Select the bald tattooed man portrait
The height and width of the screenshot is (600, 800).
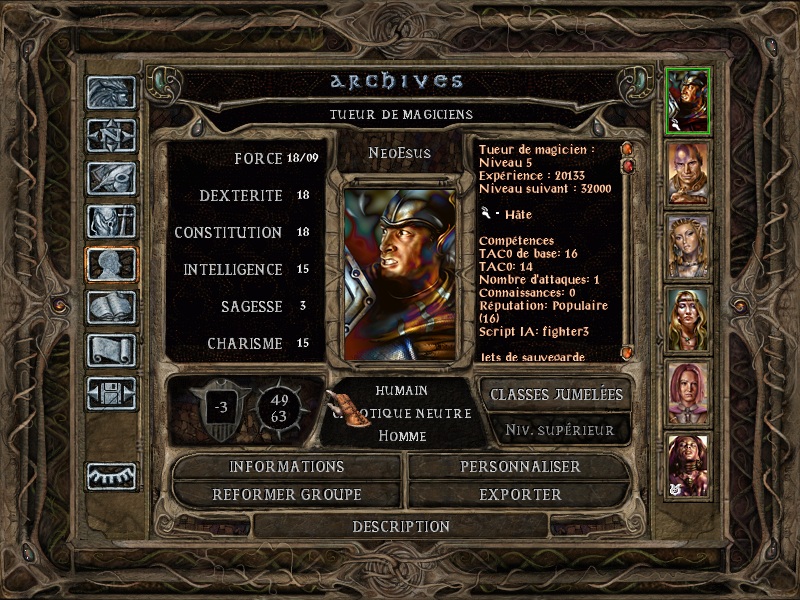pyautogui.click(x=688, y=173)
